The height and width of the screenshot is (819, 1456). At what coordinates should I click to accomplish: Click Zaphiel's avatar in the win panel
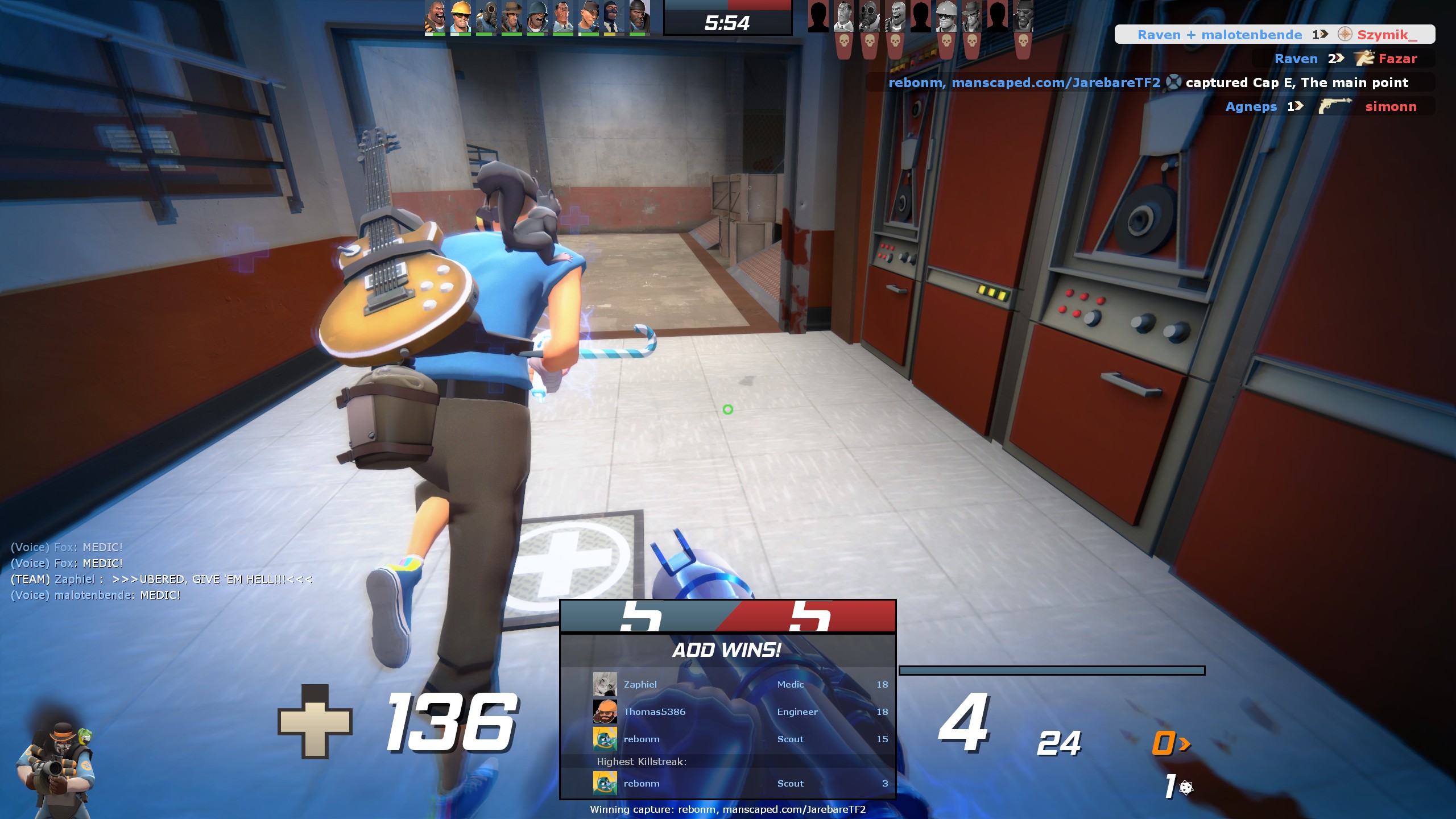605,684
